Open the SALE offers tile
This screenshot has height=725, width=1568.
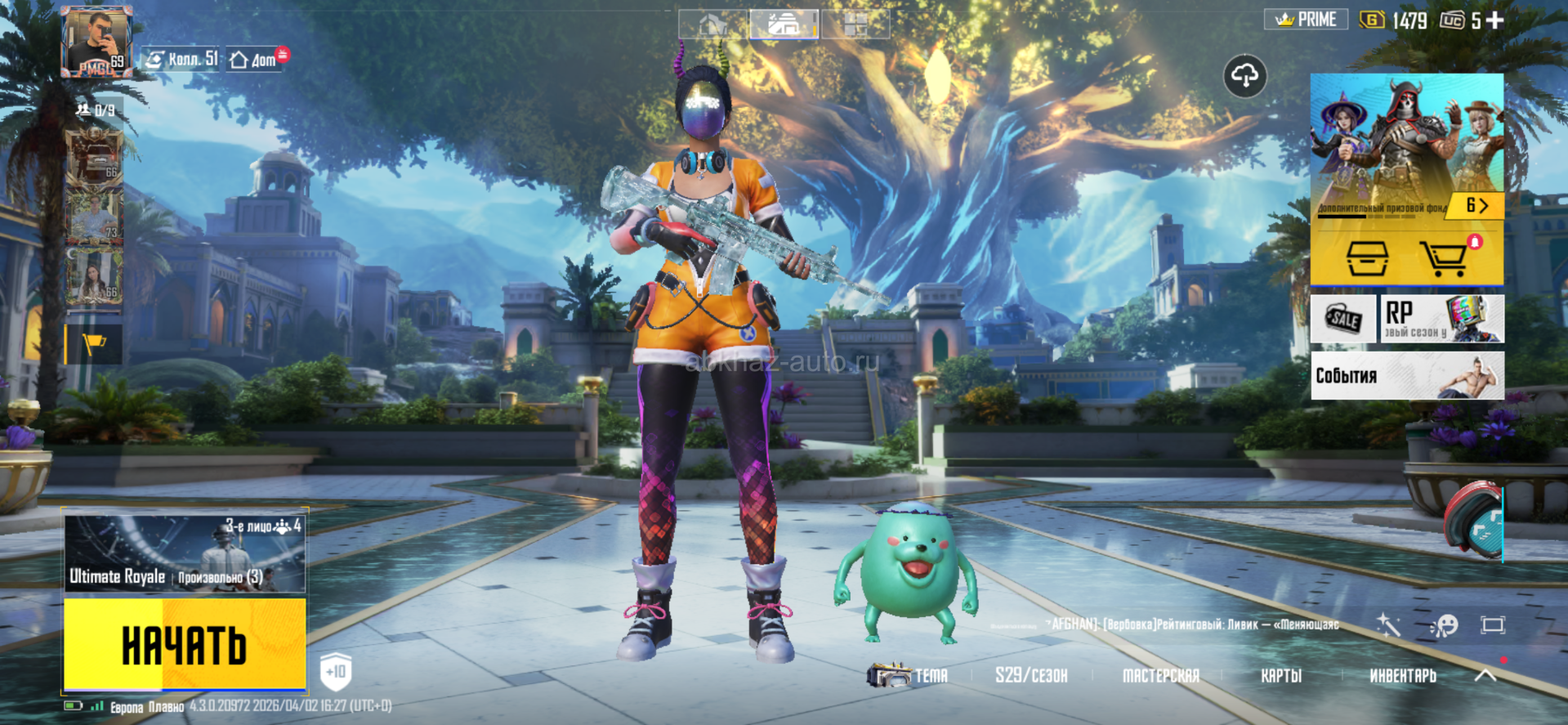pyautogui.click(x=1342, y=319)
